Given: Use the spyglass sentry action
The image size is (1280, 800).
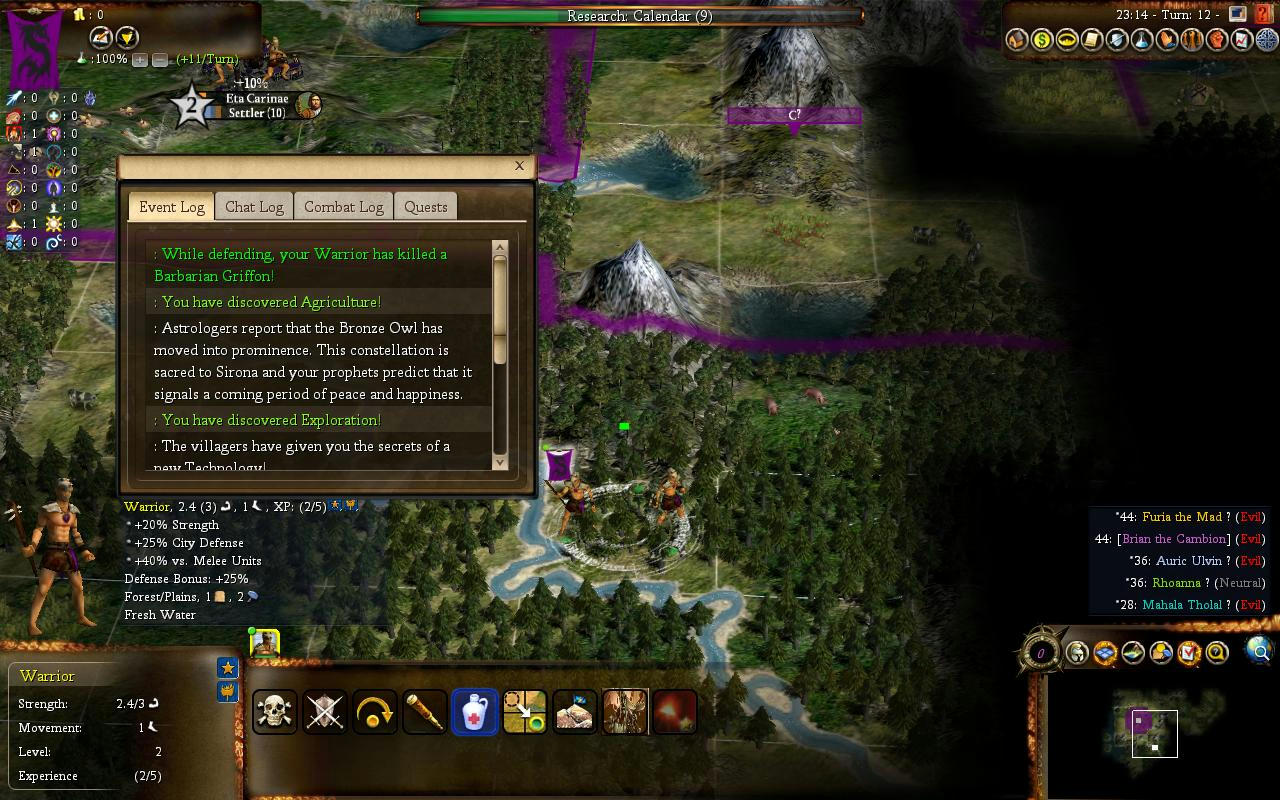Looking at the screenshot, I should pyautogui.click(x=425, y=712).
